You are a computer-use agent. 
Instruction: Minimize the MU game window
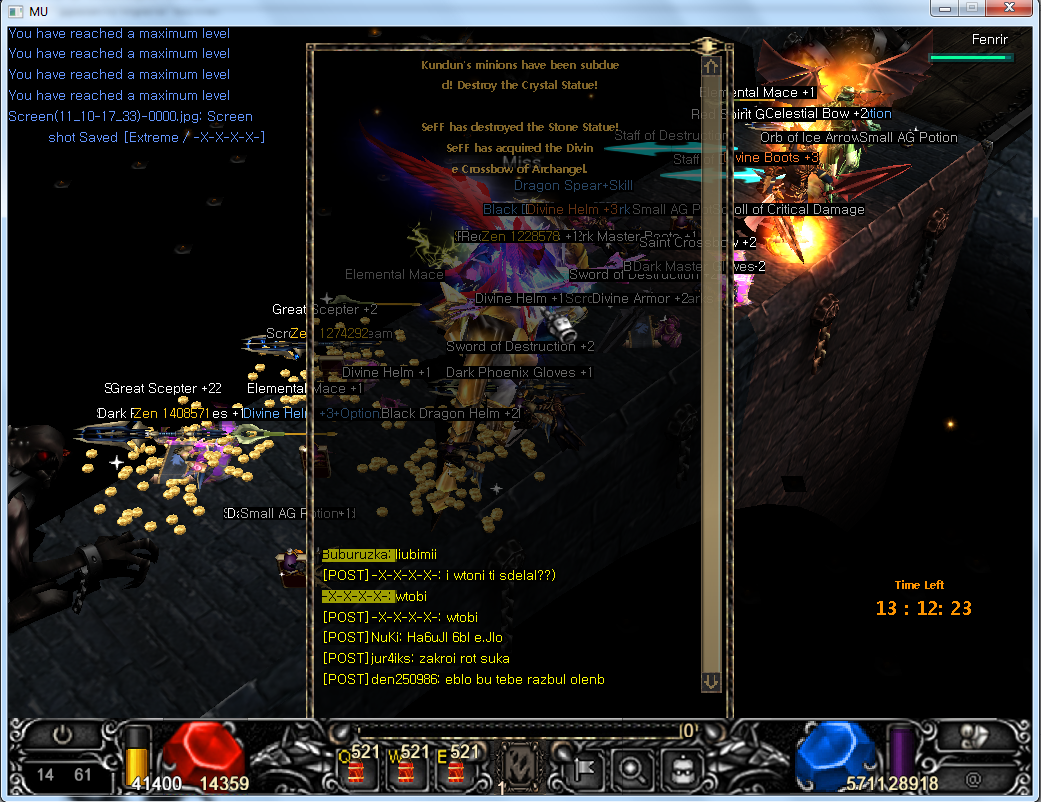click(945, 9)
